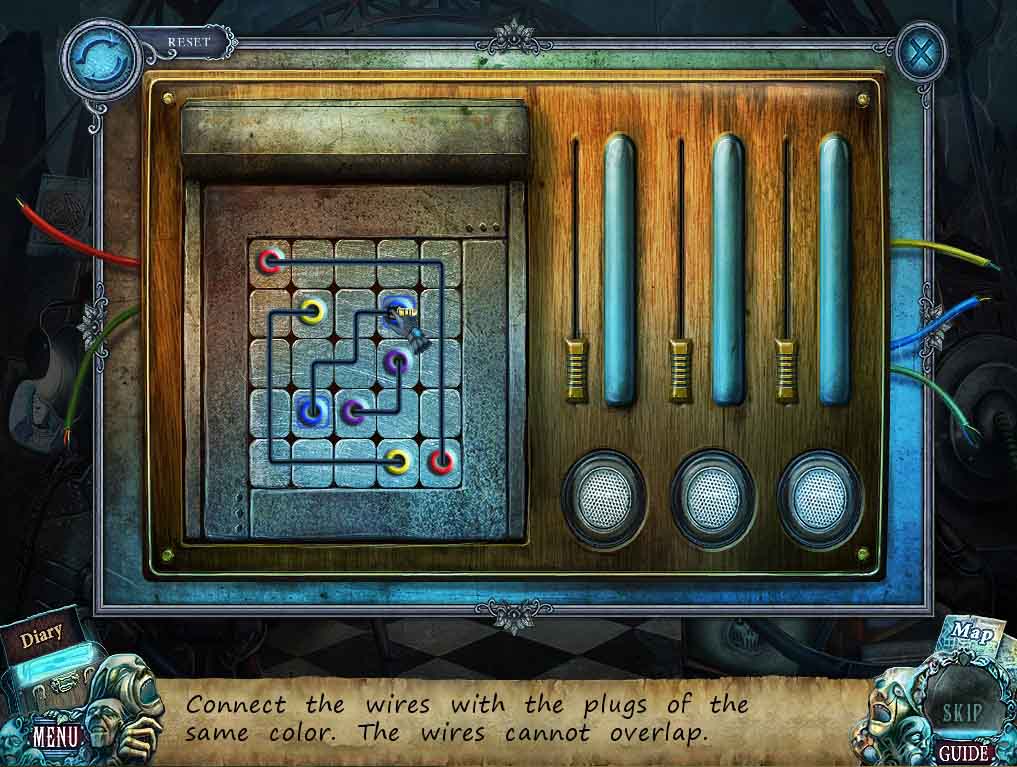
Task: Select the purple plug on the grid's third row
Action: coord(398,360)
